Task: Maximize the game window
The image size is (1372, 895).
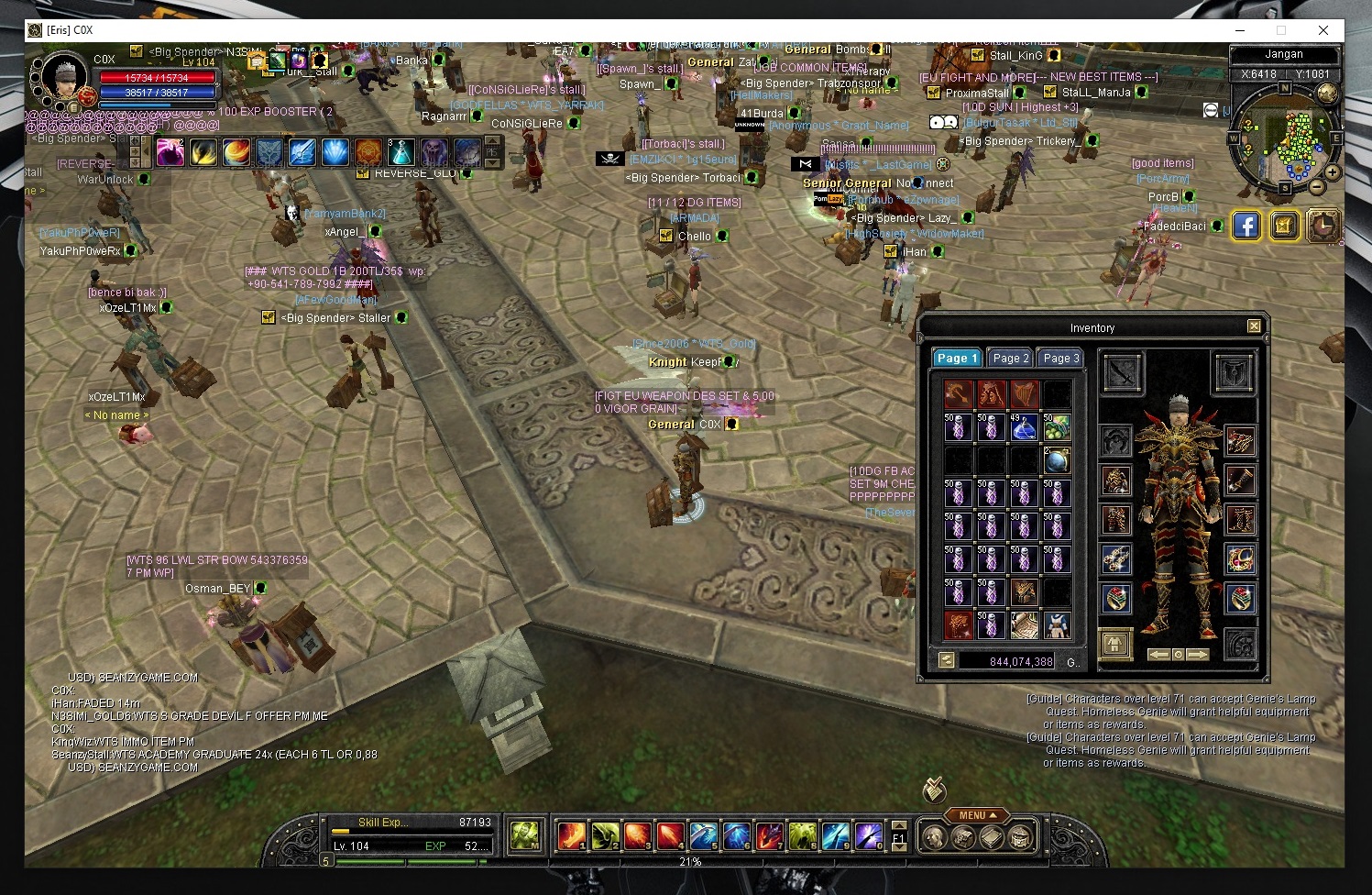Action: 1281,30
